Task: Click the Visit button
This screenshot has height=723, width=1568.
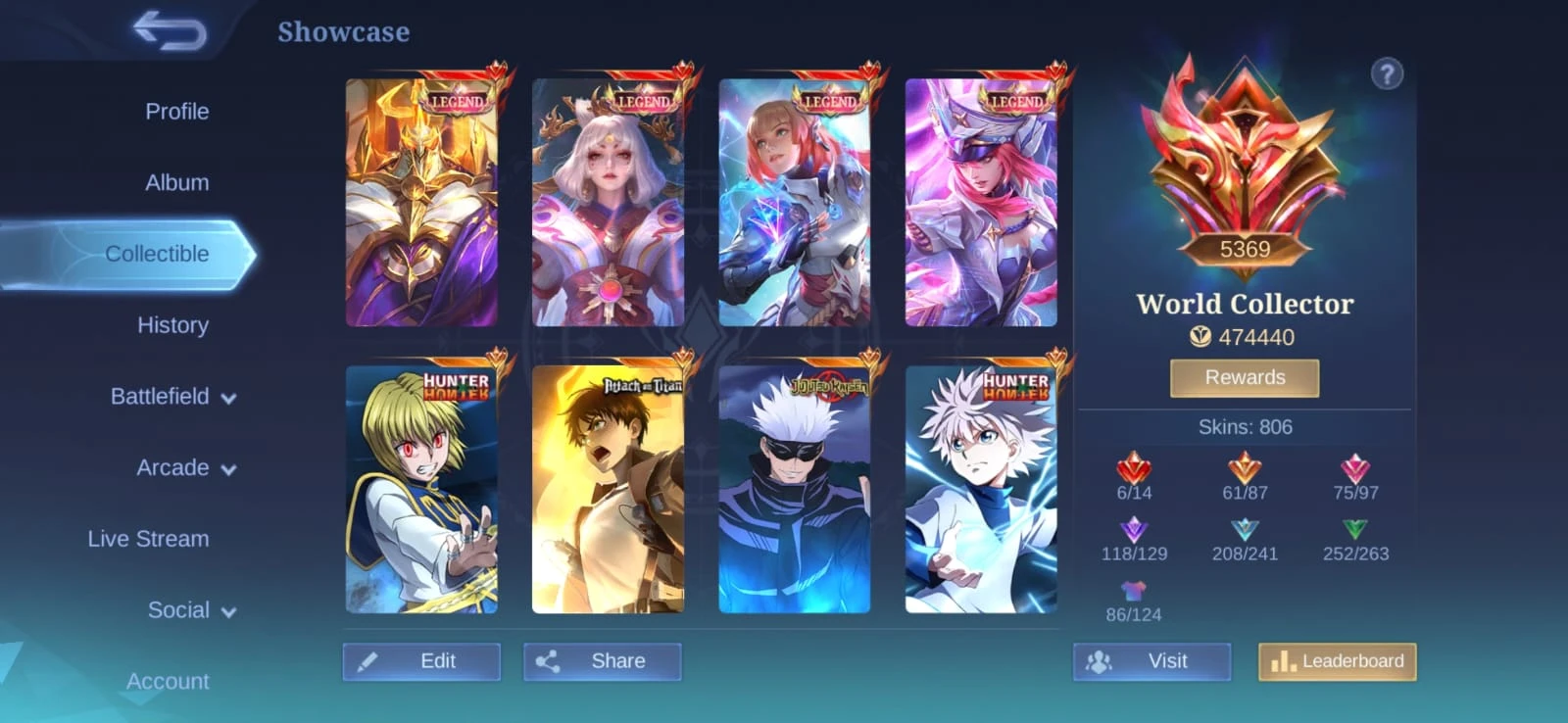Action: [1151, 661]
